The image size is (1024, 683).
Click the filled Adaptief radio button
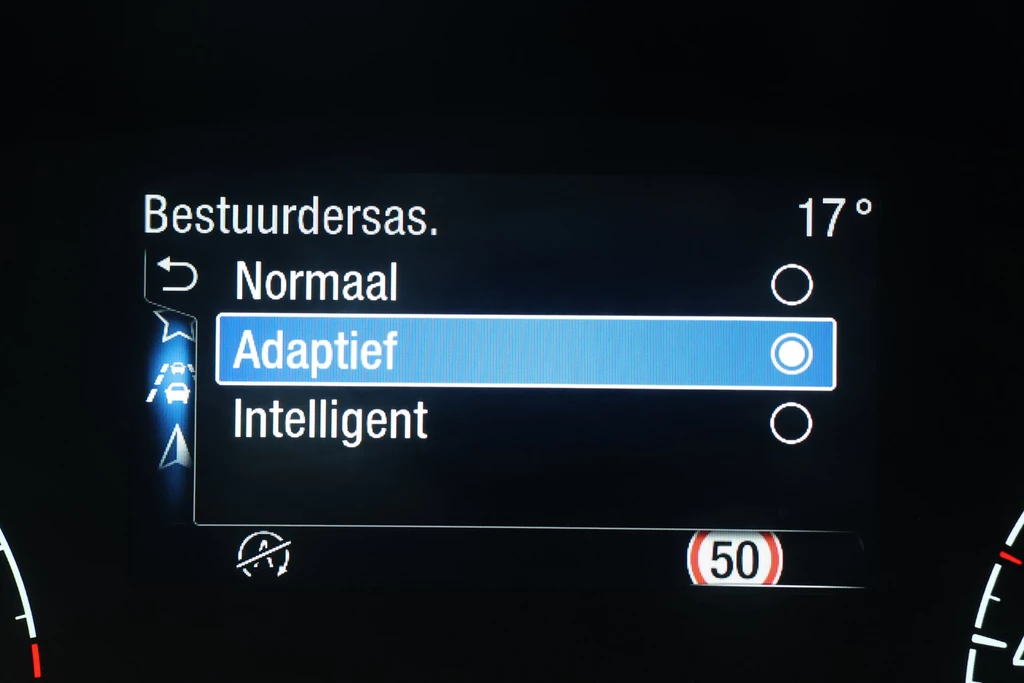tap(791, 354)
